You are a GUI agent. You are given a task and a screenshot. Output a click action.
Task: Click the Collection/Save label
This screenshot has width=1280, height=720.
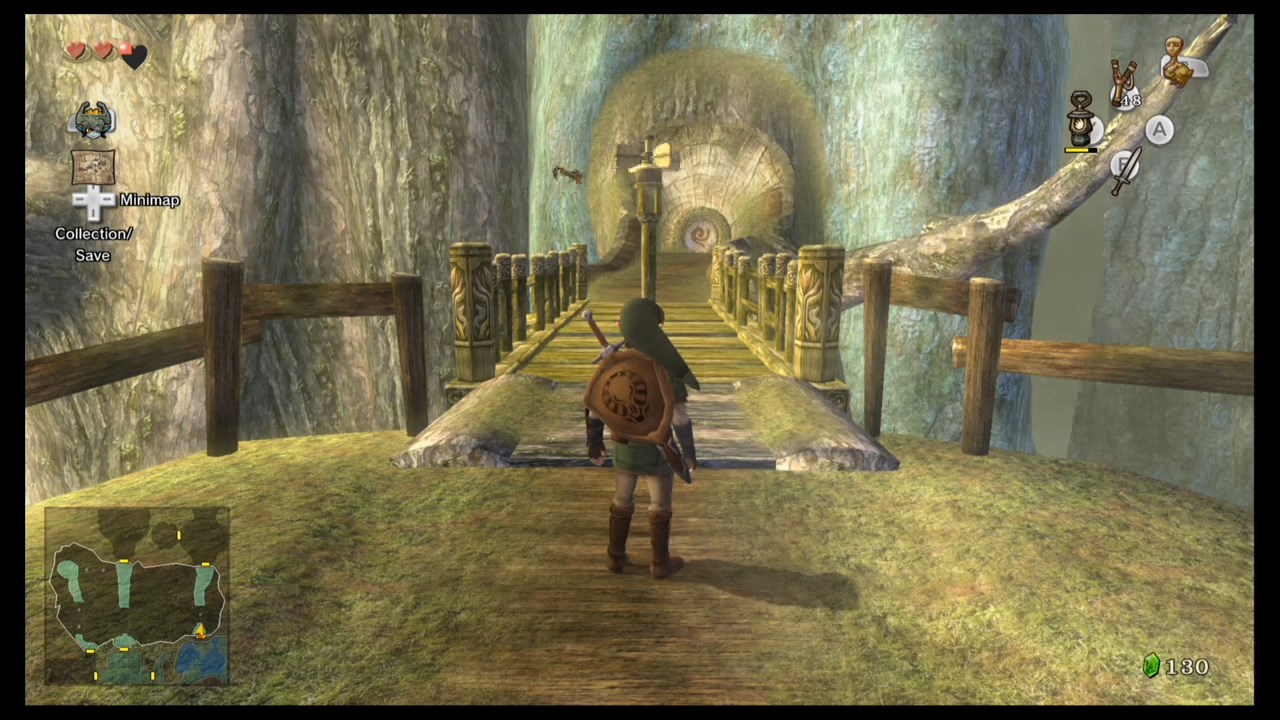pyautogui.click(x=93, y=244)
